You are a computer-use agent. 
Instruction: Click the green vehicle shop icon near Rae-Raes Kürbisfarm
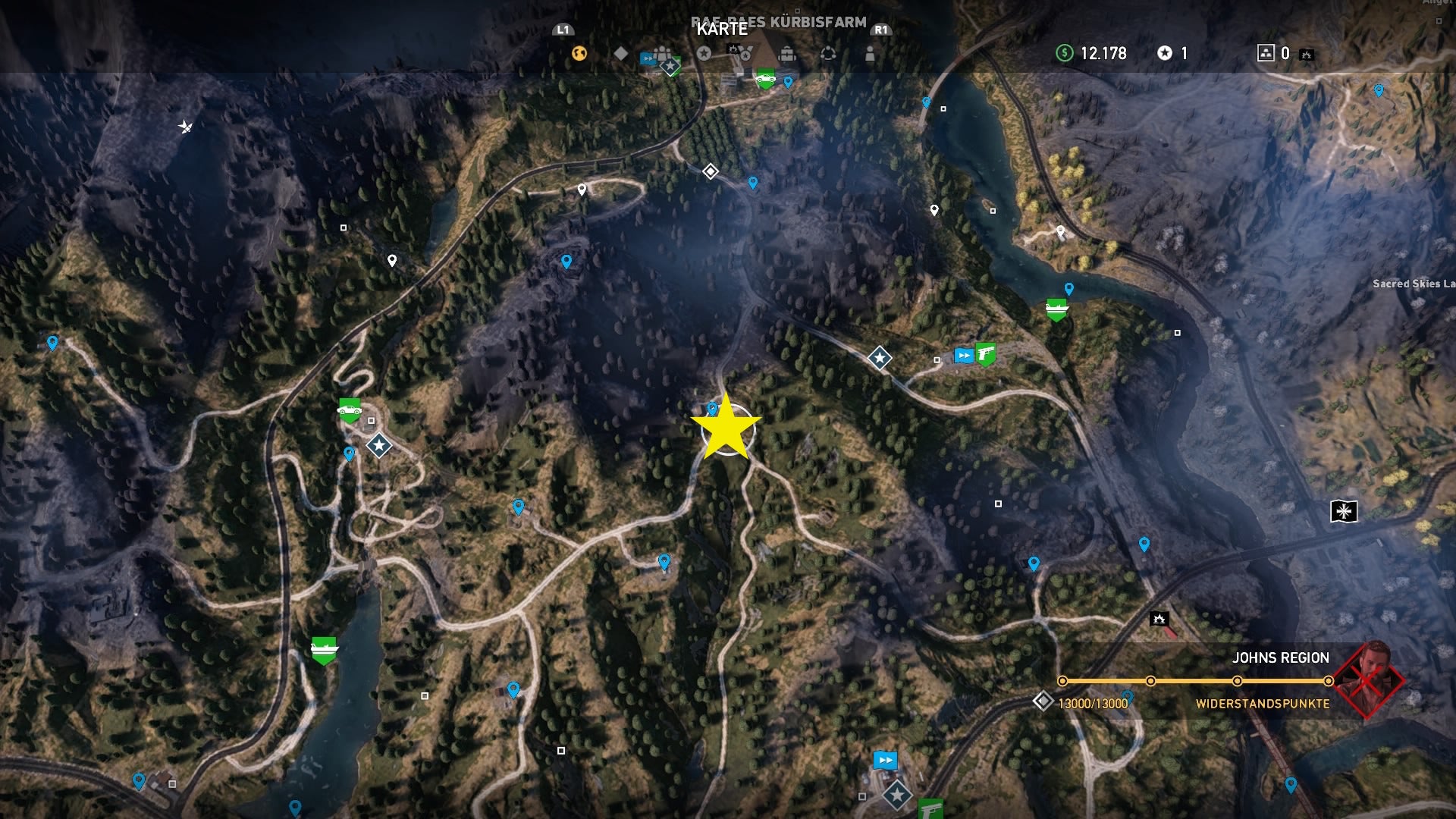point(764,78)
